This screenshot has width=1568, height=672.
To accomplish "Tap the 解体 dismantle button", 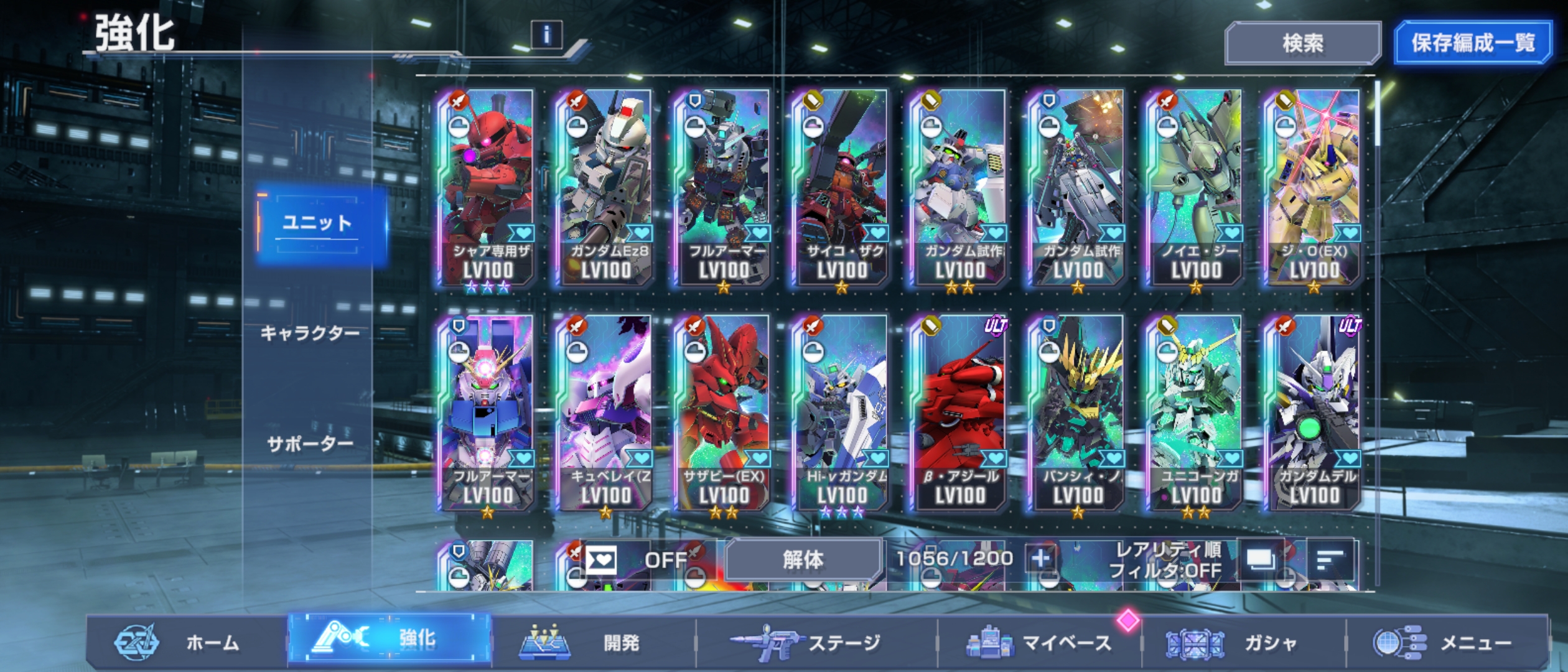I will coord(803,560).
